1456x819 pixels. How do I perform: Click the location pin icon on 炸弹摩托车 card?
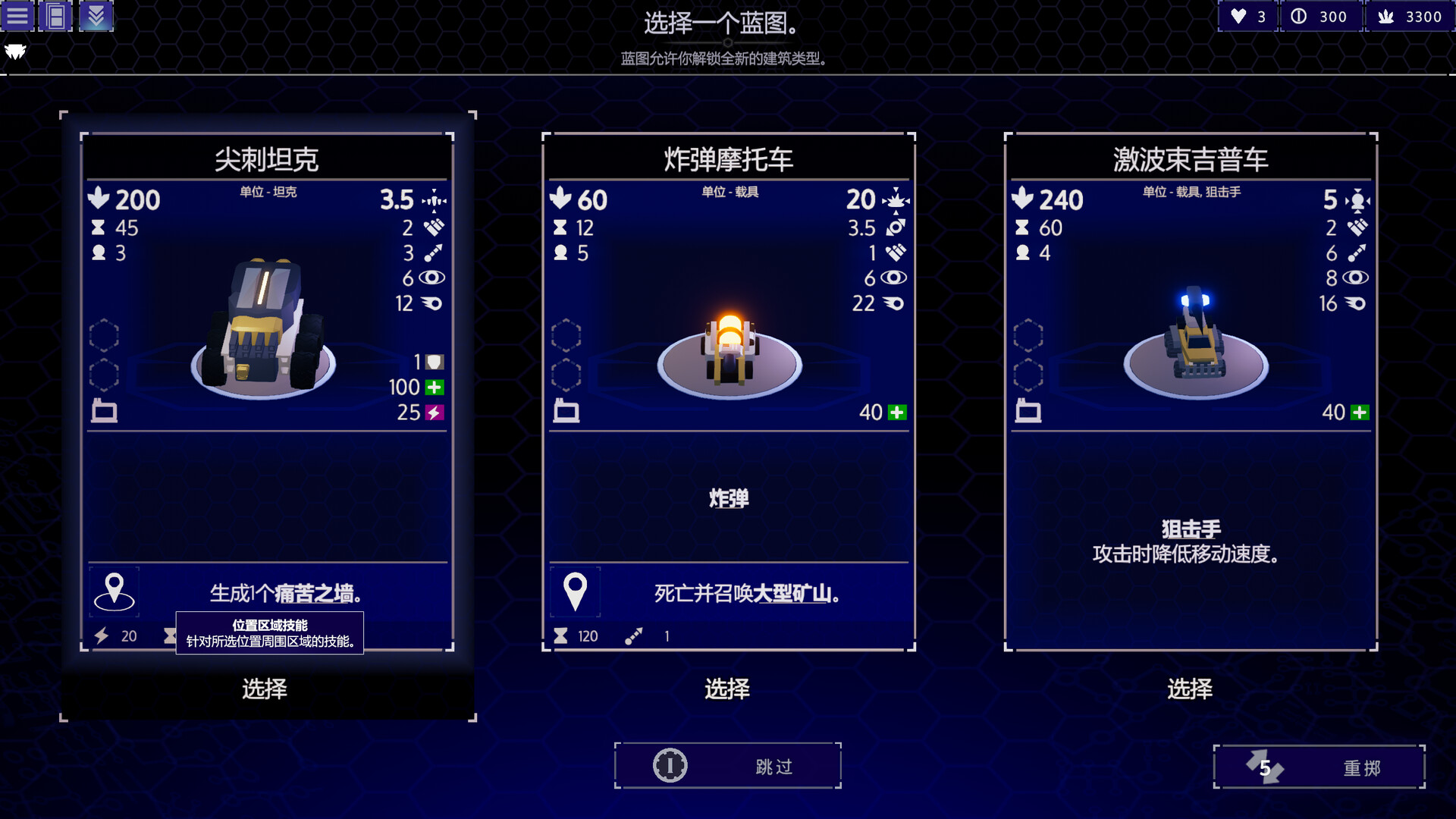pyautogui.click(x=576, y=591)
